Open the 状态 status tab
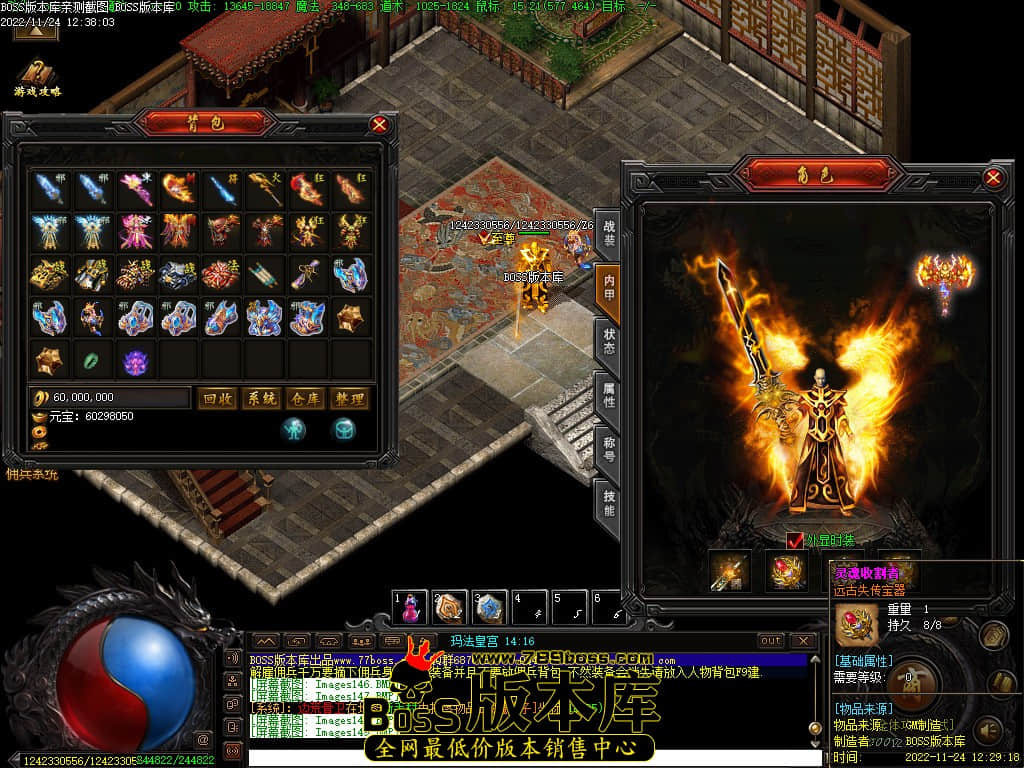The image size is (1024, 768). (x=608, y=345)
